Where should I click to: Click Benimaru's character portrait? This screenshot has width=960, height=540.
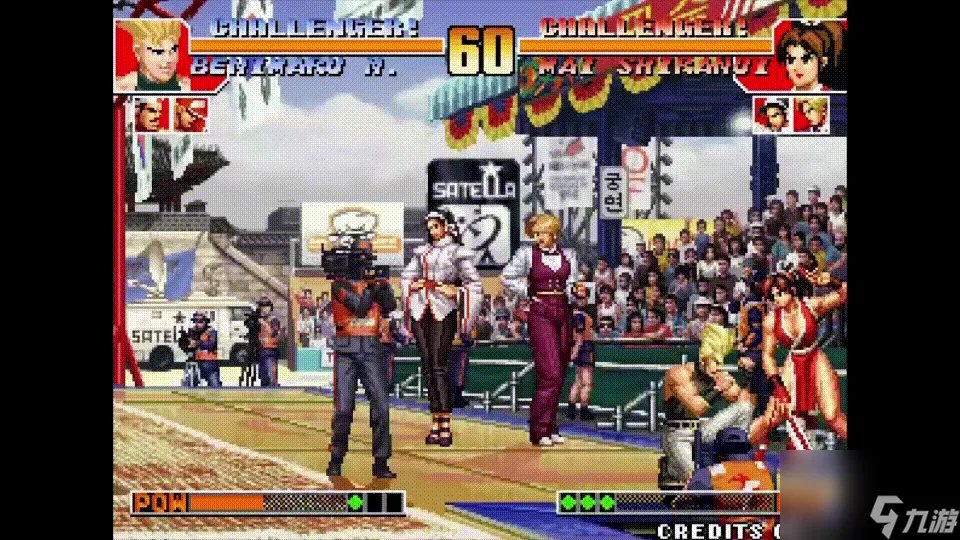(x=151, y=54)
